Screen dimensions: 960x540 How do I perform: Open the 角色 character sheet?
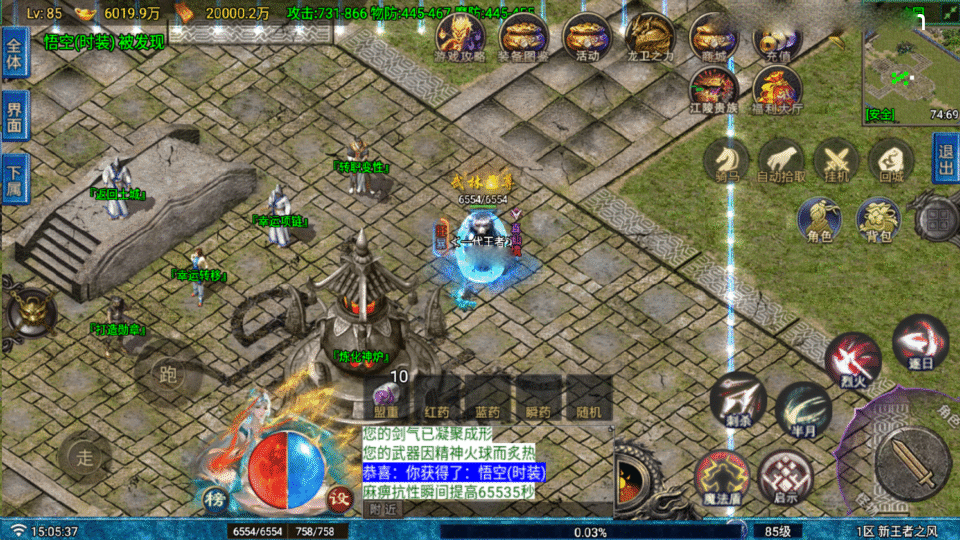pyautogui.click(x=819, y=218)
